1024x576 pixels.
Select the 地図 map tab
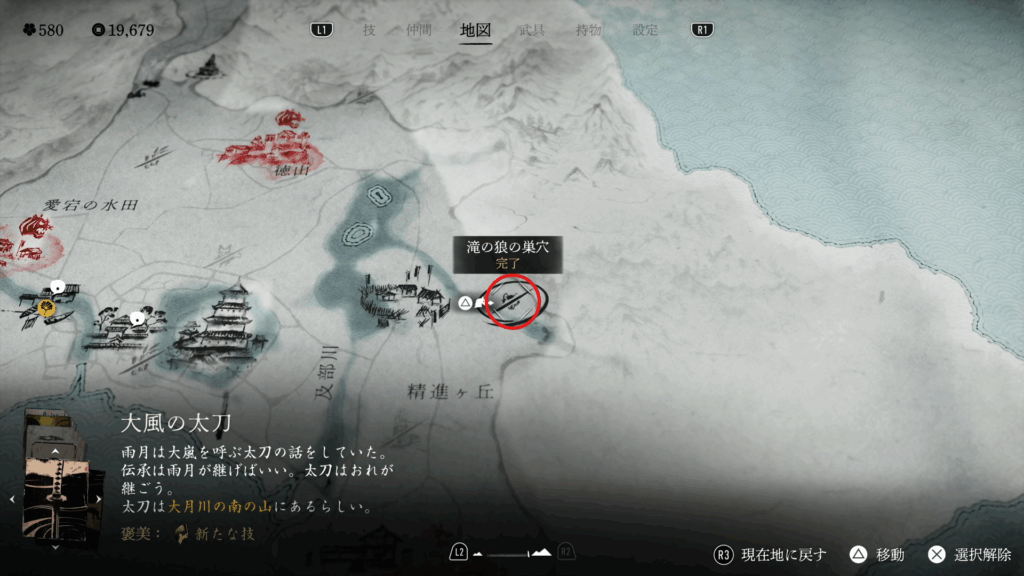click(x=475, y=30)
